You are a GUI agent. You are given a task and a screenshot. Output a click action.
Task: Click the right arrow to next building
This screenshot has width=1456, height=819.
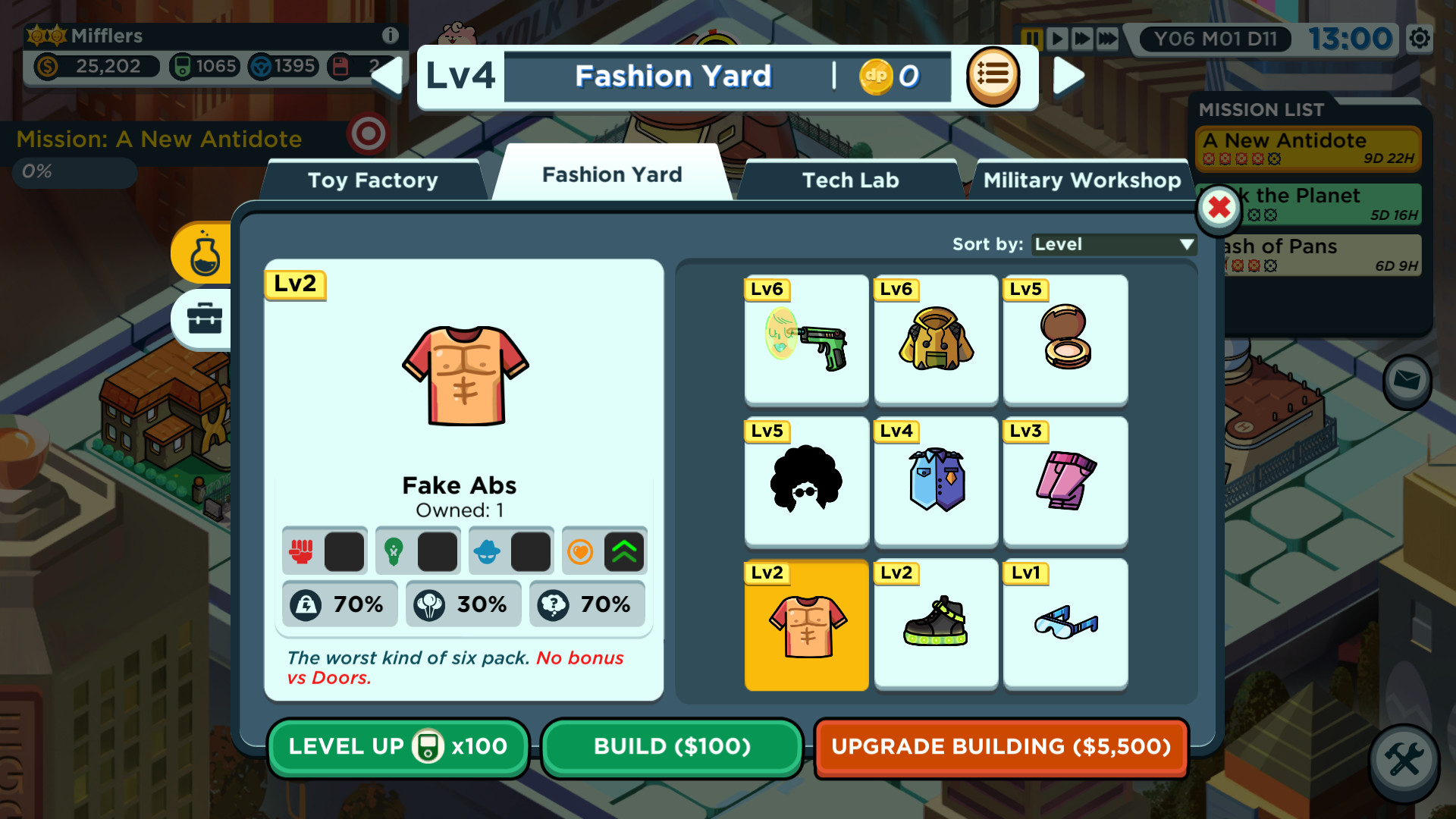pos(1069,76)
